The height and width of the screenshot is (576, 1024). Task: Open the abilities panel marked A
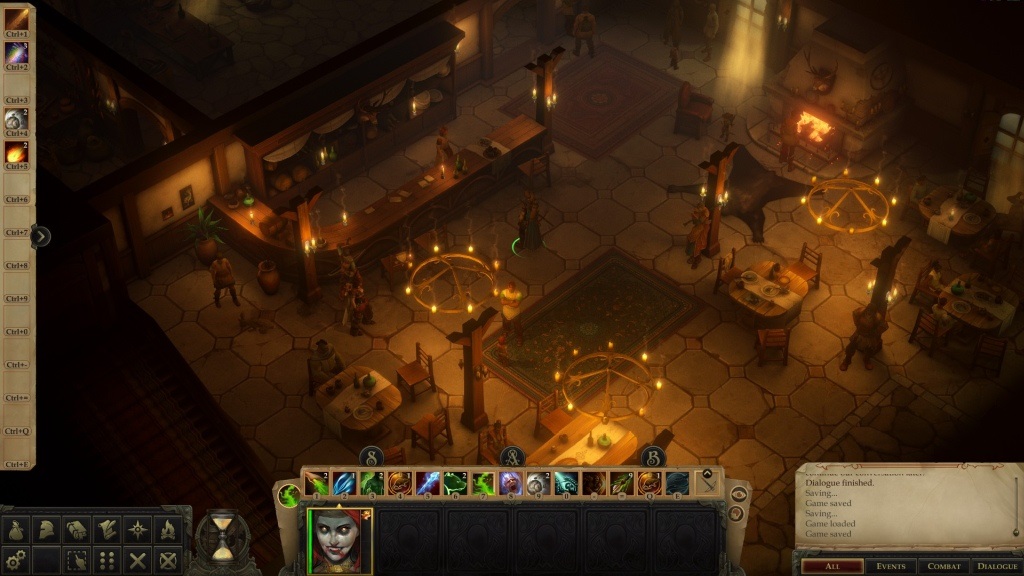pyautogui.click(x=512, y=457)
